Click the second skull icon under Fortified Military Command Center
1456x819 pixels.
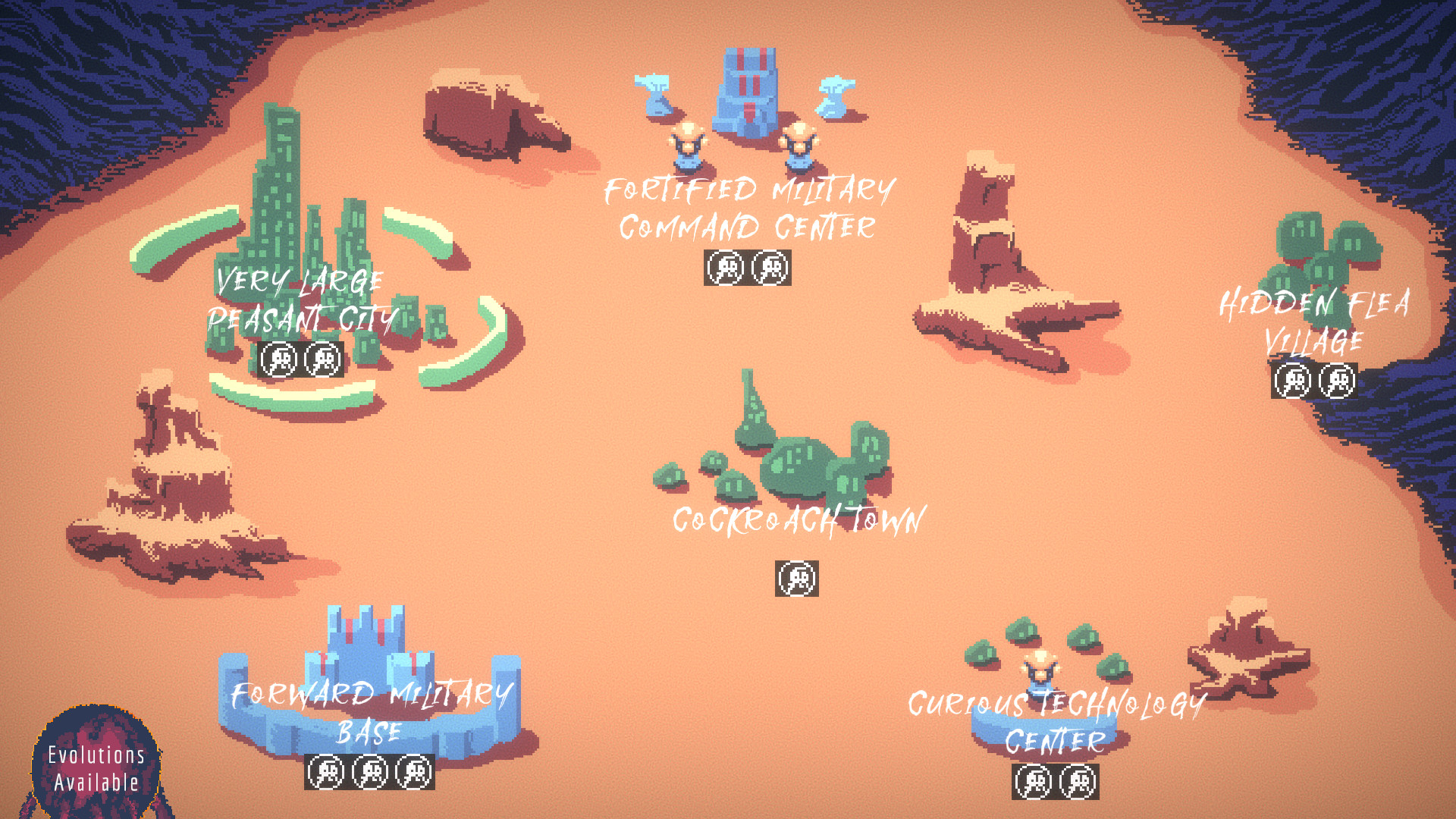pos(770,267)
